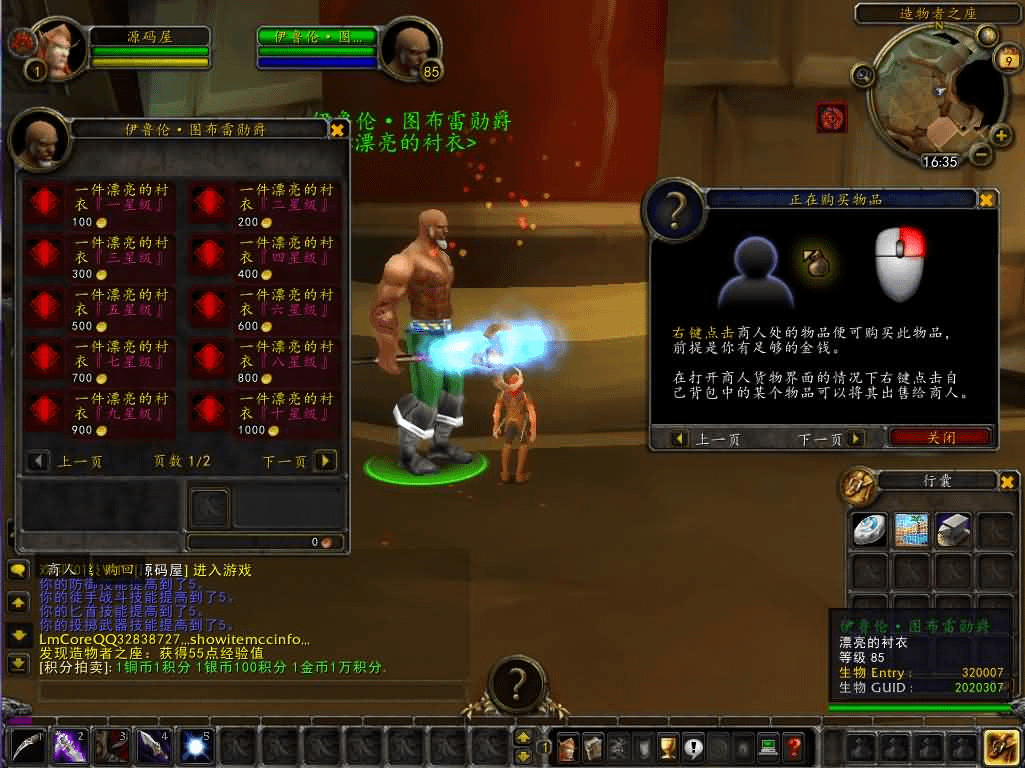Activate the dagger ability in slot 1

pyautogui.click(x=27, y=746)
